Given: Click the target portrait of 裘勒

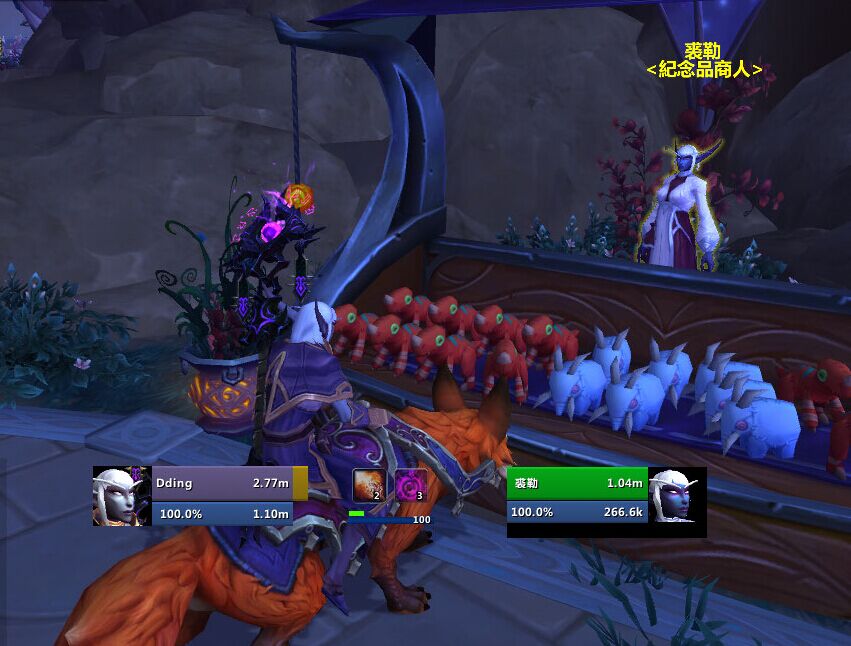Looking at the screenshot, I should tap(677, 496).
